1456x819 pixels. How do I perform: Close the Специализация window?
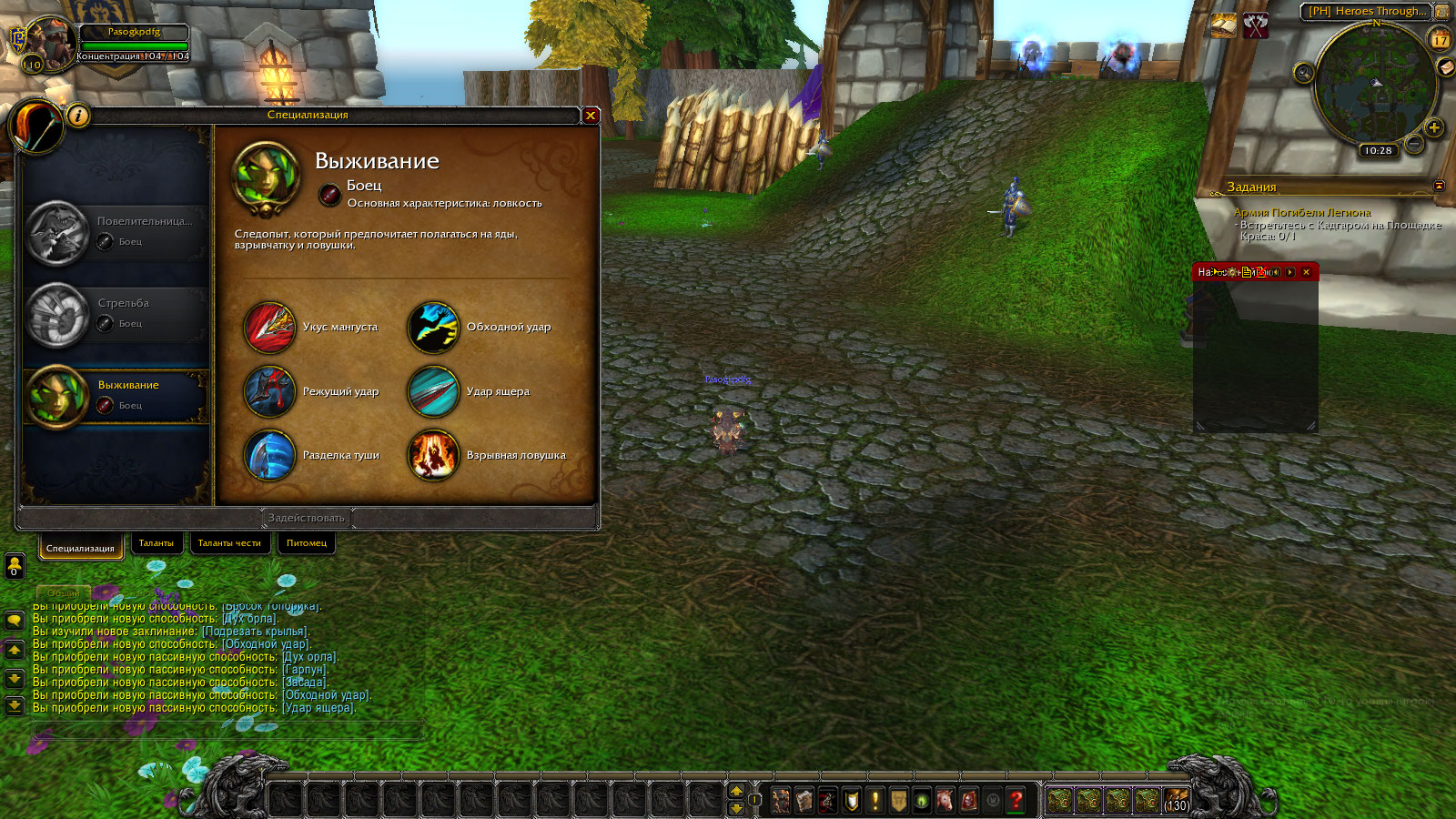591,116
